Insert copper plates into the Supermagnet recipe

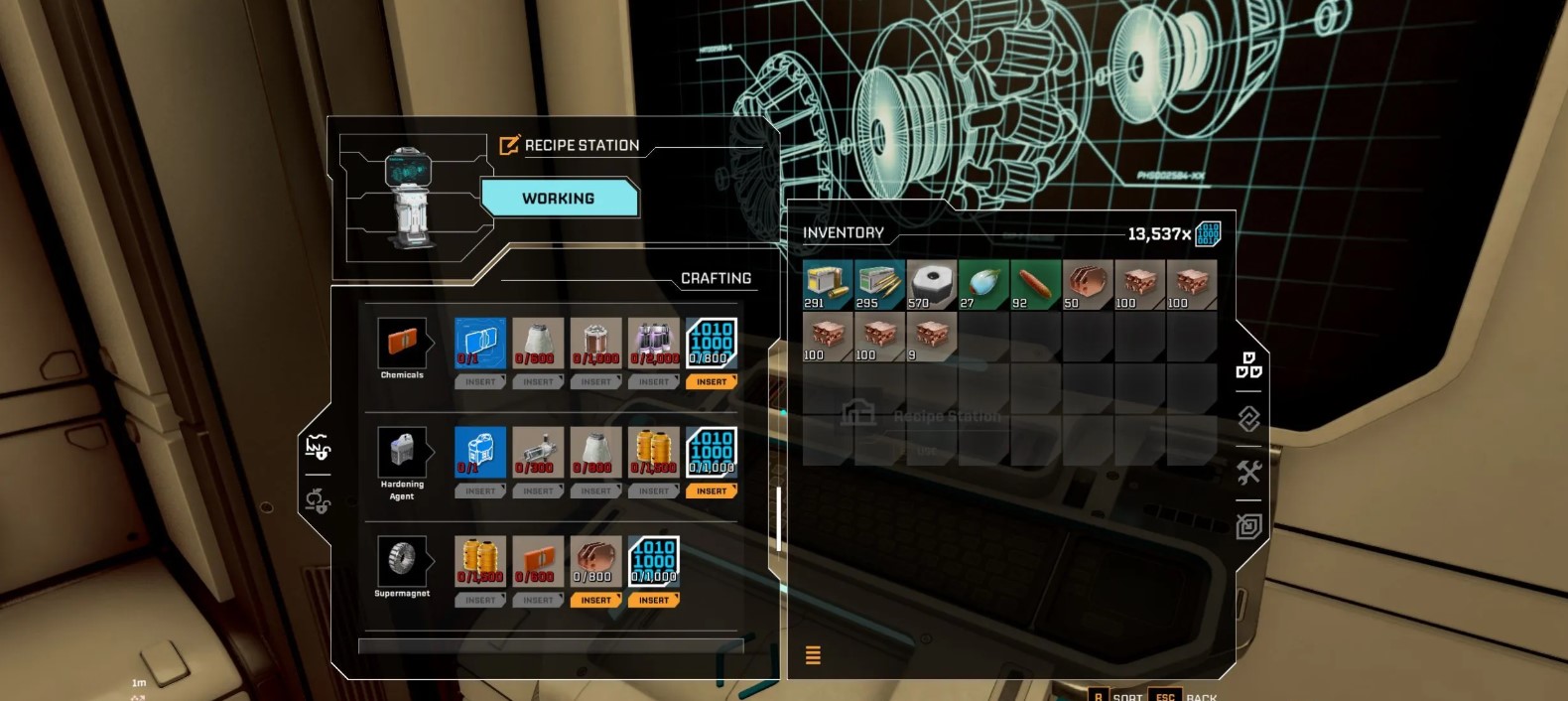tap(595, 601)
